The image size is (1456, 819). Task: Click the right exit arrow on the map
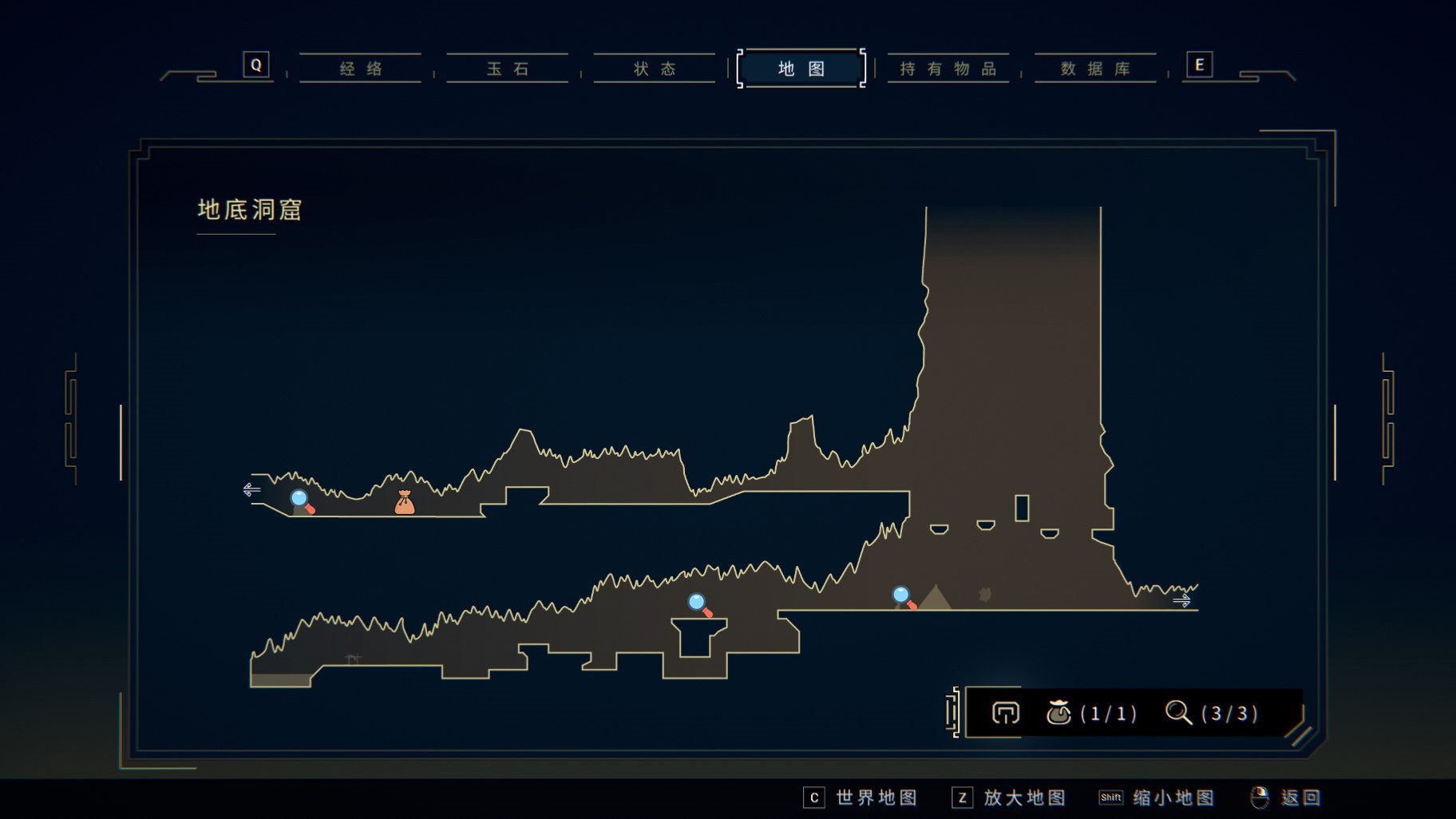click(x=1181, y=599)
